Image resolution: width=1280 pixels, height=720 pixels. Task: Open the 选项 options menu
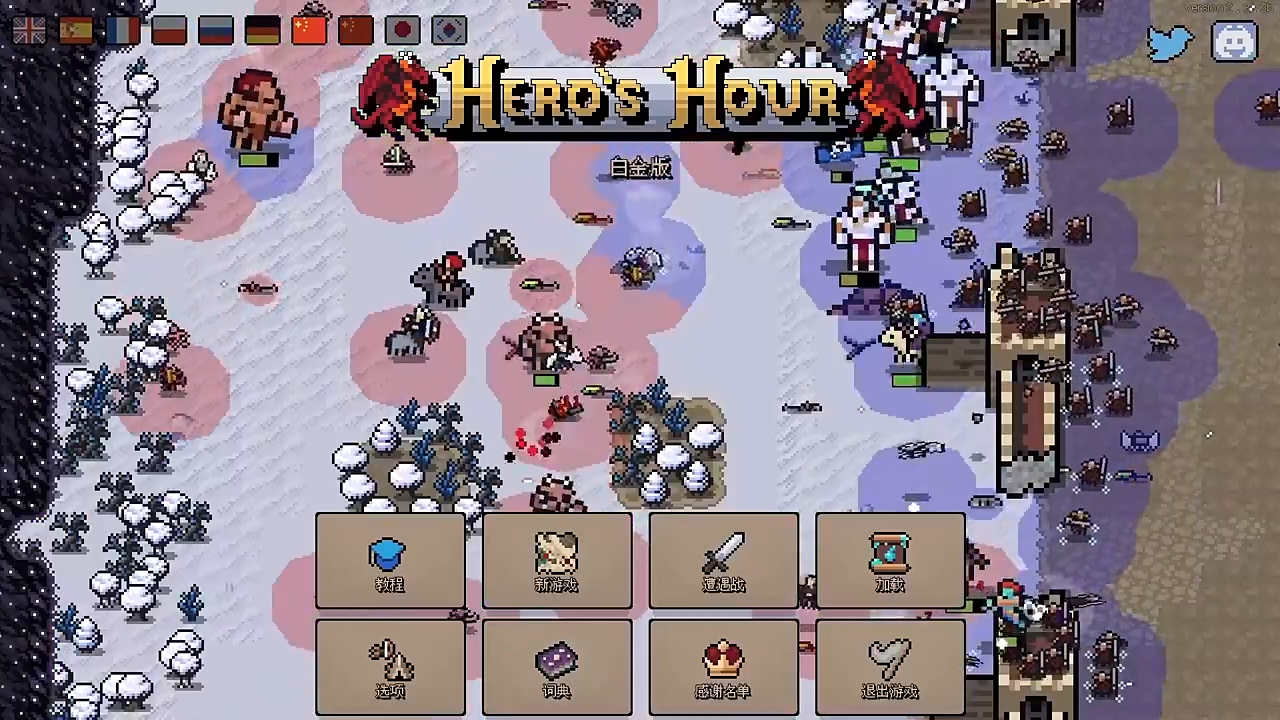tap(390, 667)
